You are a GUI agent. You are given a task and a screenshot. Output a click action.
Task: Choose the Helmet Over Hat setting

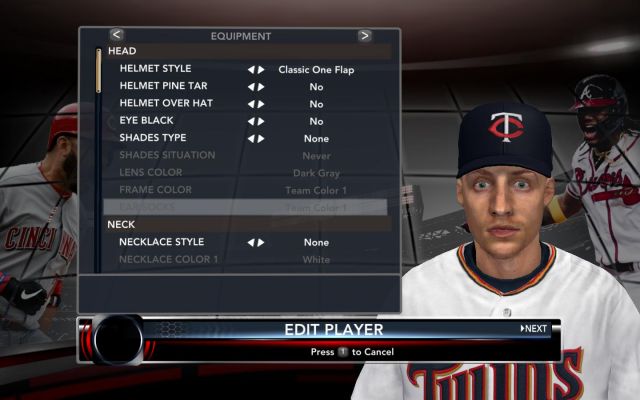162,104
